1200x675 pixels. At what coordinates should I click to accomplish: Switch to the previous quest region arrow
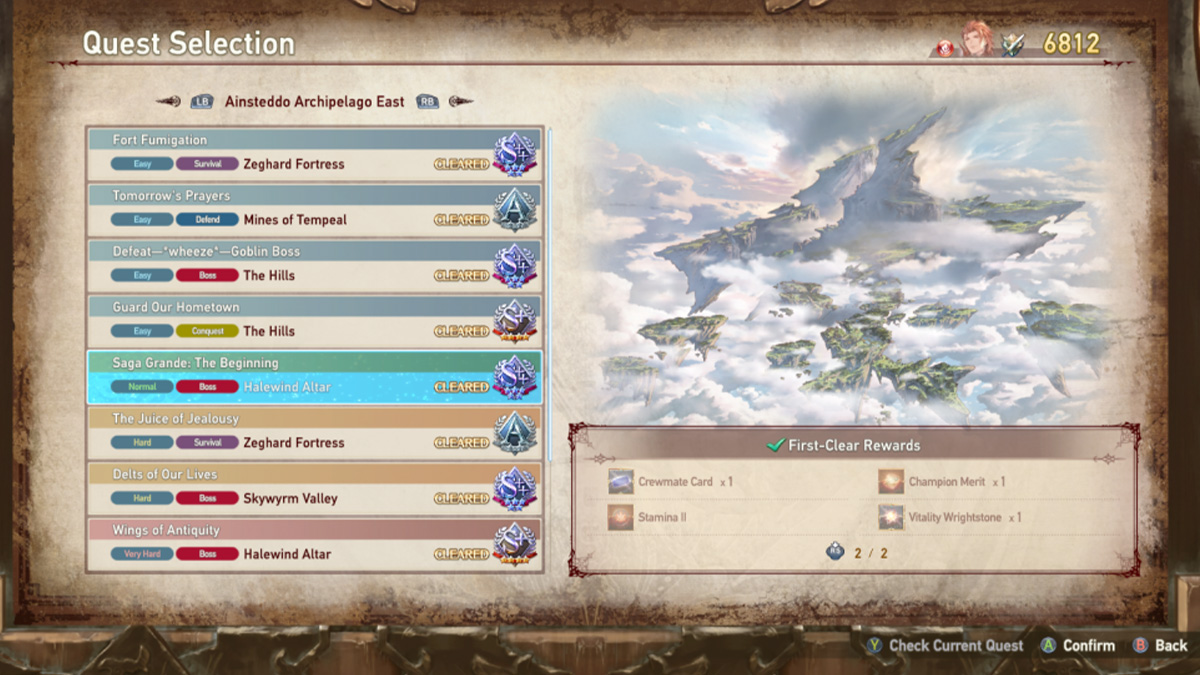170,101
